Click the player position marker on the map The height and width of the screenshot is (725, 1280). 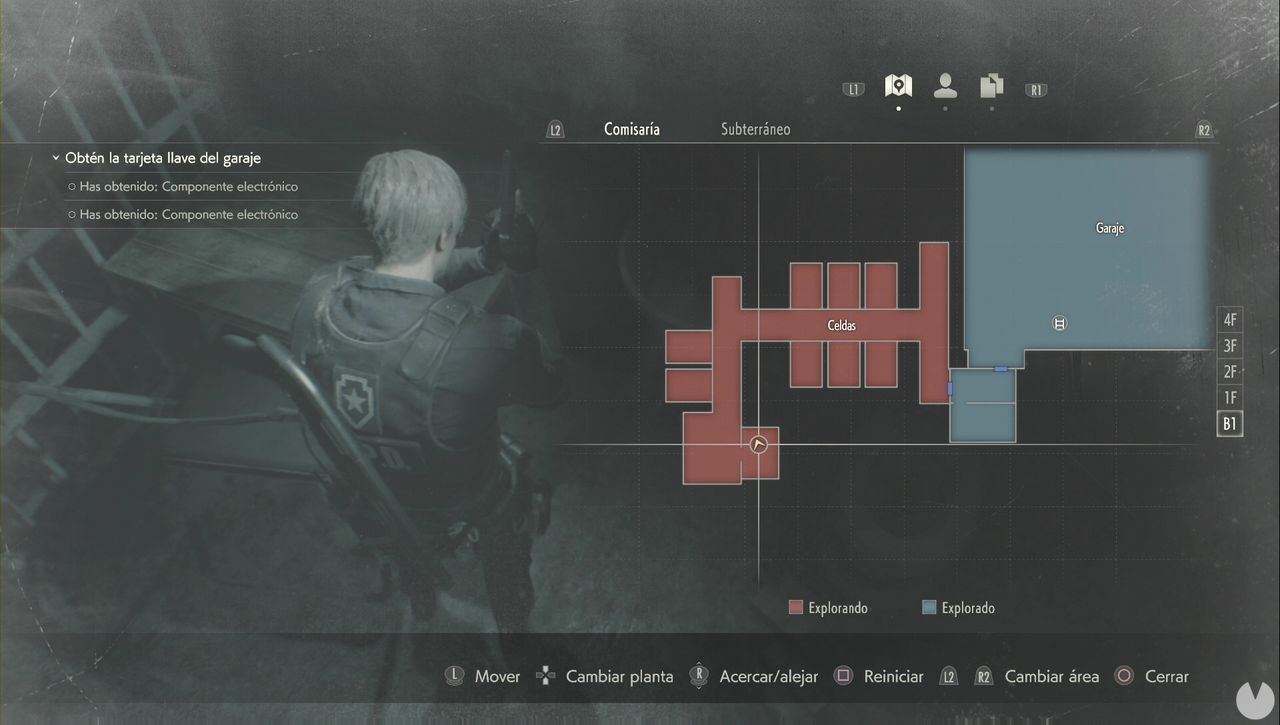(758, 444)
